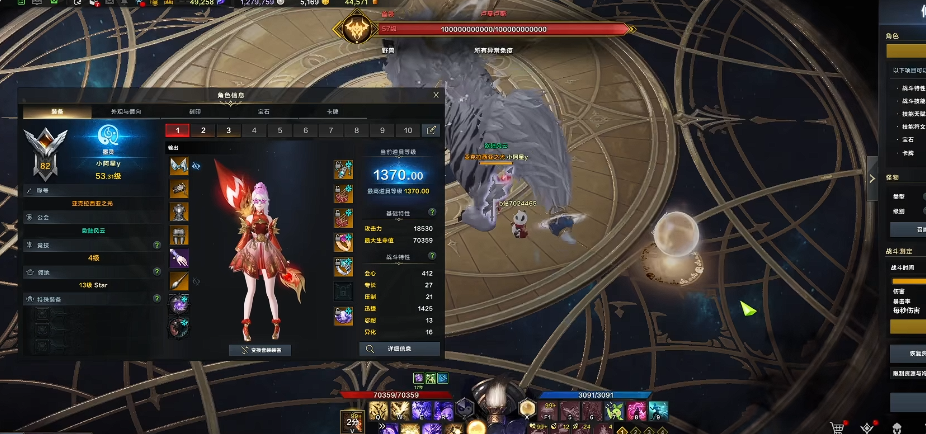Switch to the 宝石 gems tab
The height and width of the screenshot is (434, 926).
pyautogui.click(x=263, y=111)
